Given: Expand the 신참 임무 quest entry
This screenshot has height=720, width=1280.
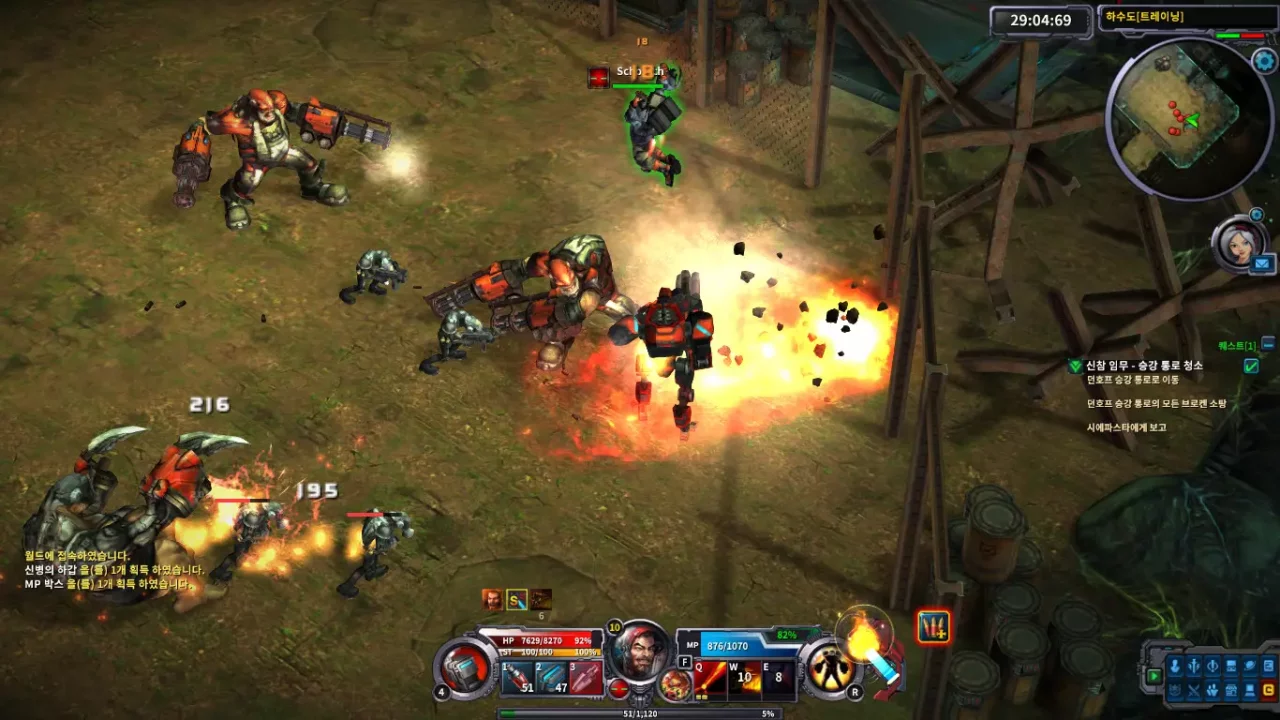Looking at the screenshot, I should [1075, 365].
